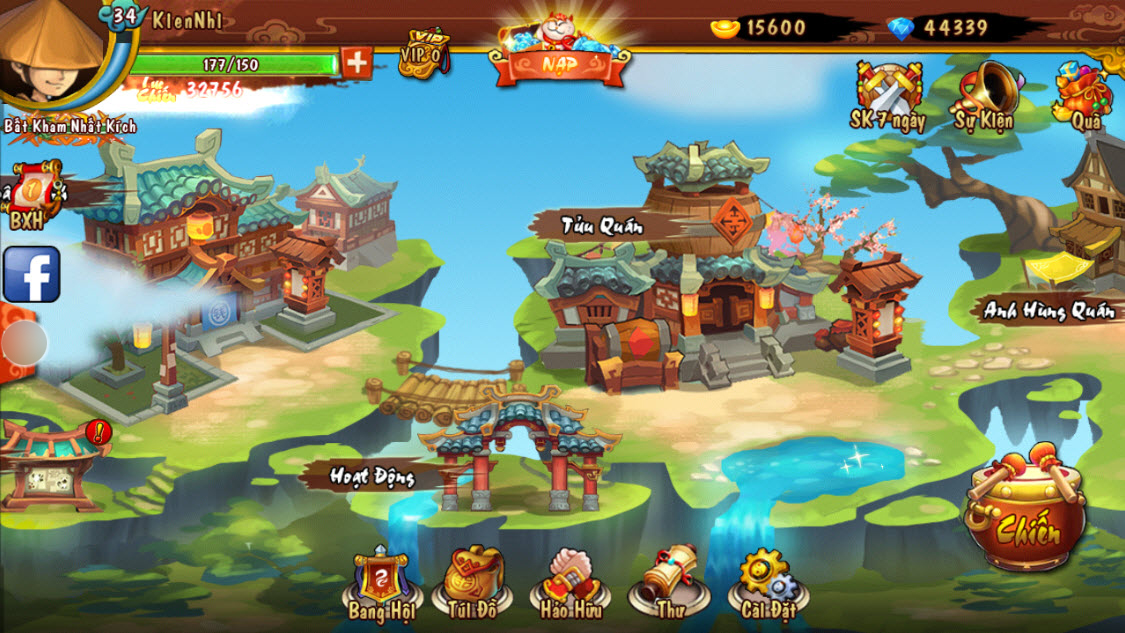This screenshot has width=1125, height=633.
Task: Add stamina with the plus button
Action: point(357,63)
